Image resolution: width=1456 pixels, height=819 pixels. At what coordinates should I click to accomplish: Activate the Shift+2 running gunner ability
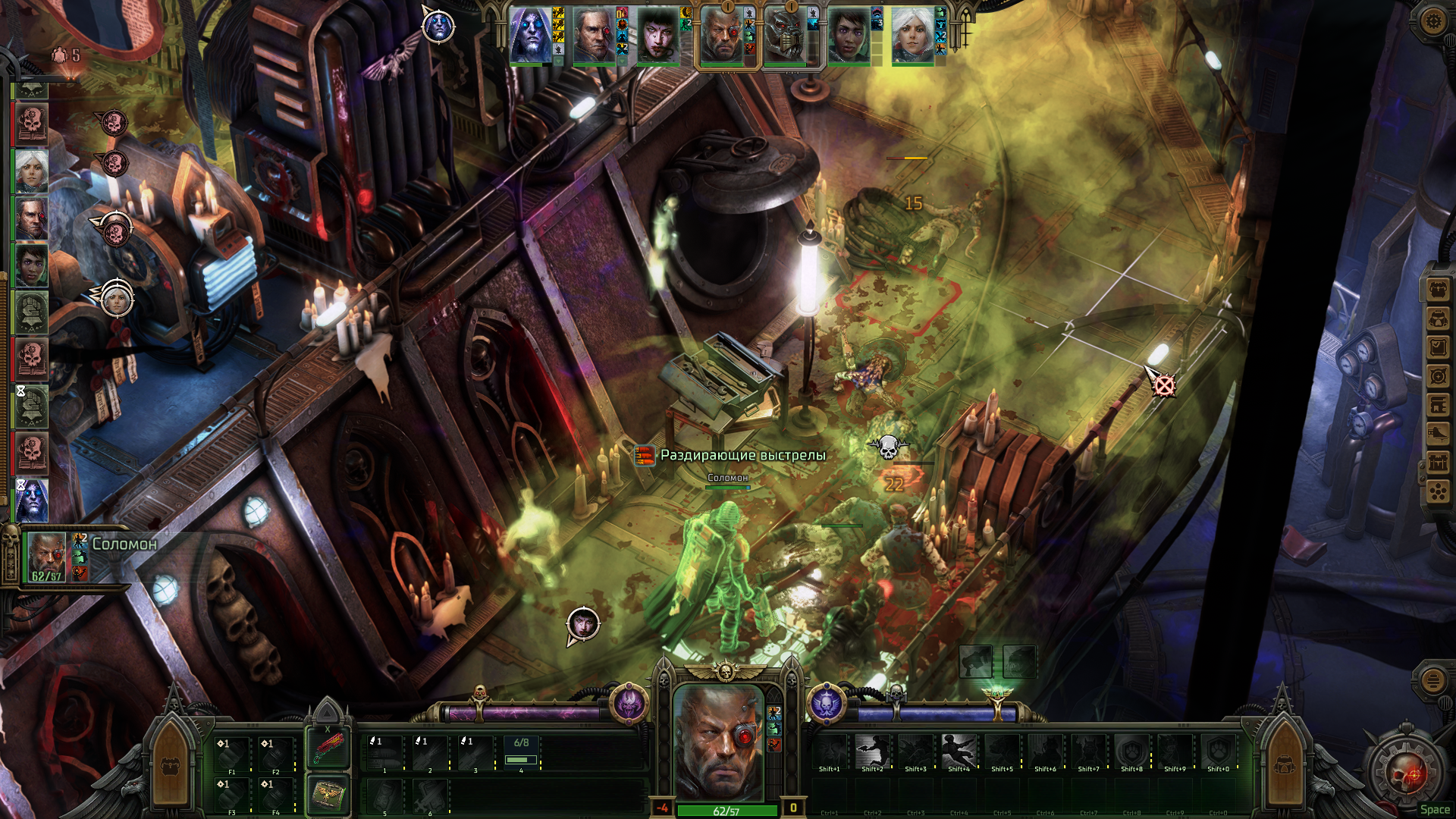click(872, 752)
